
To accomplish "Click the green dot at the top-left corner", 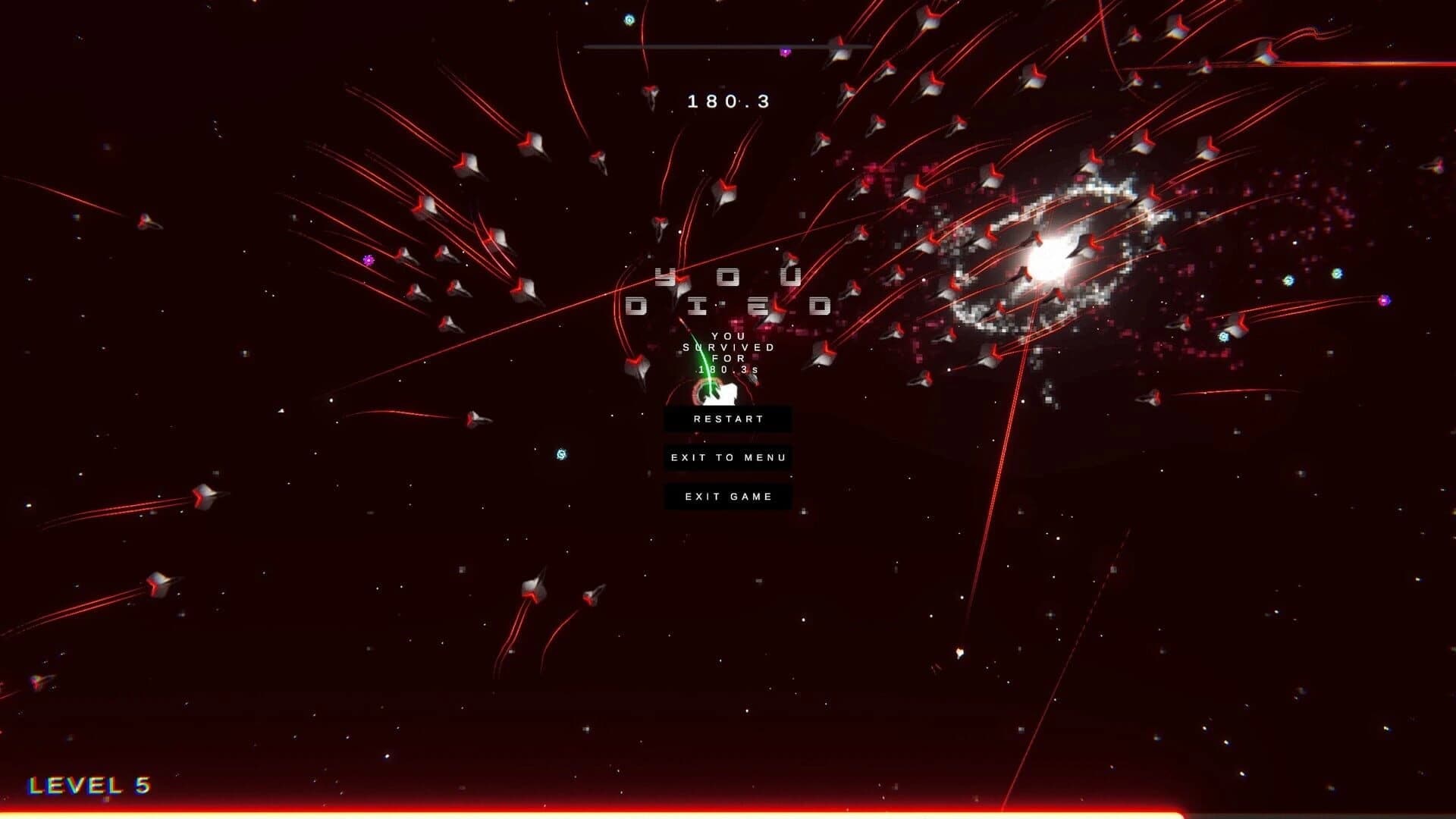I will [x=629, y=19].
